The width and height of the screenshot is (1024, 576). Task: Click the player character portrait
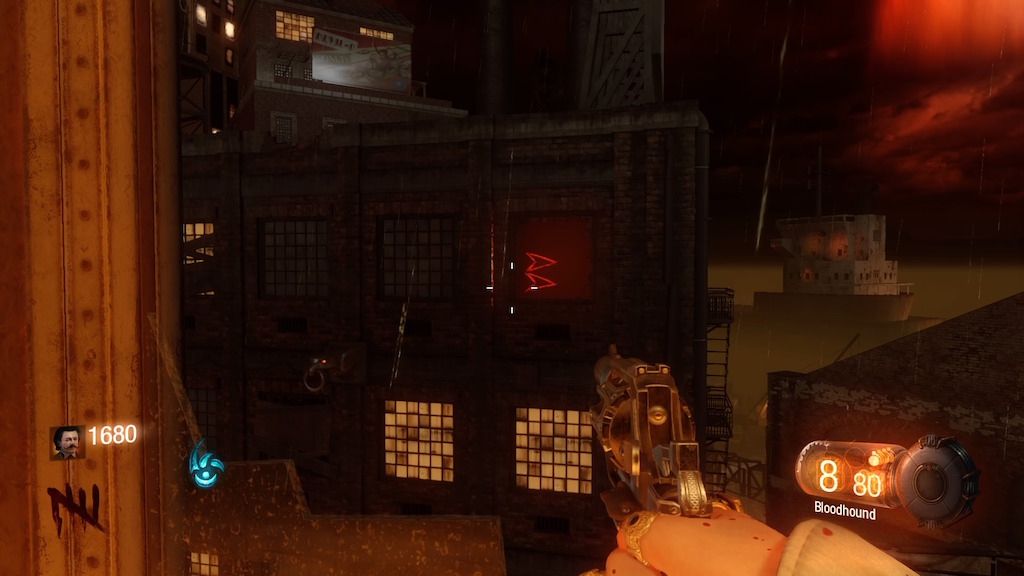point(67,442)
